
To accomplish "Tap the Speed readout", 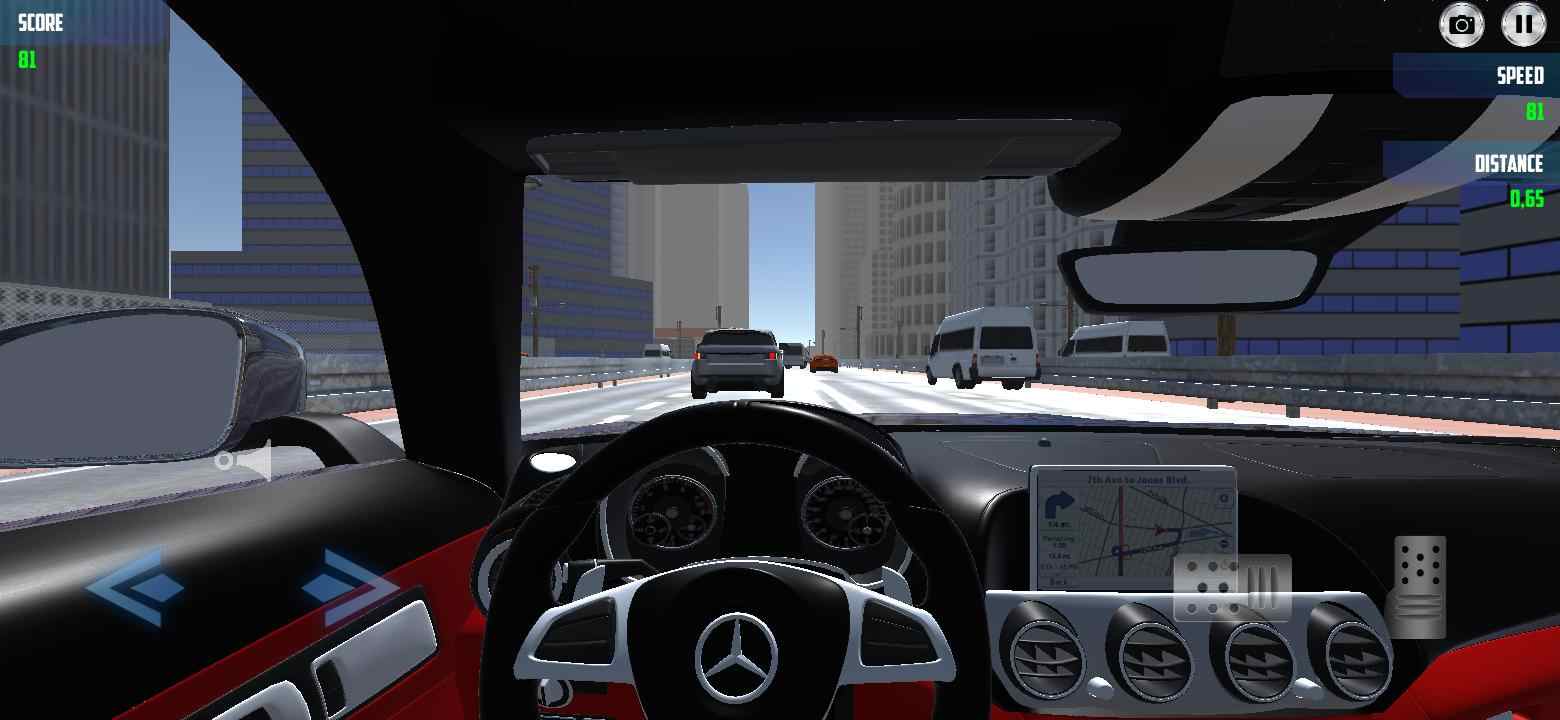I will click(1522, 90).
